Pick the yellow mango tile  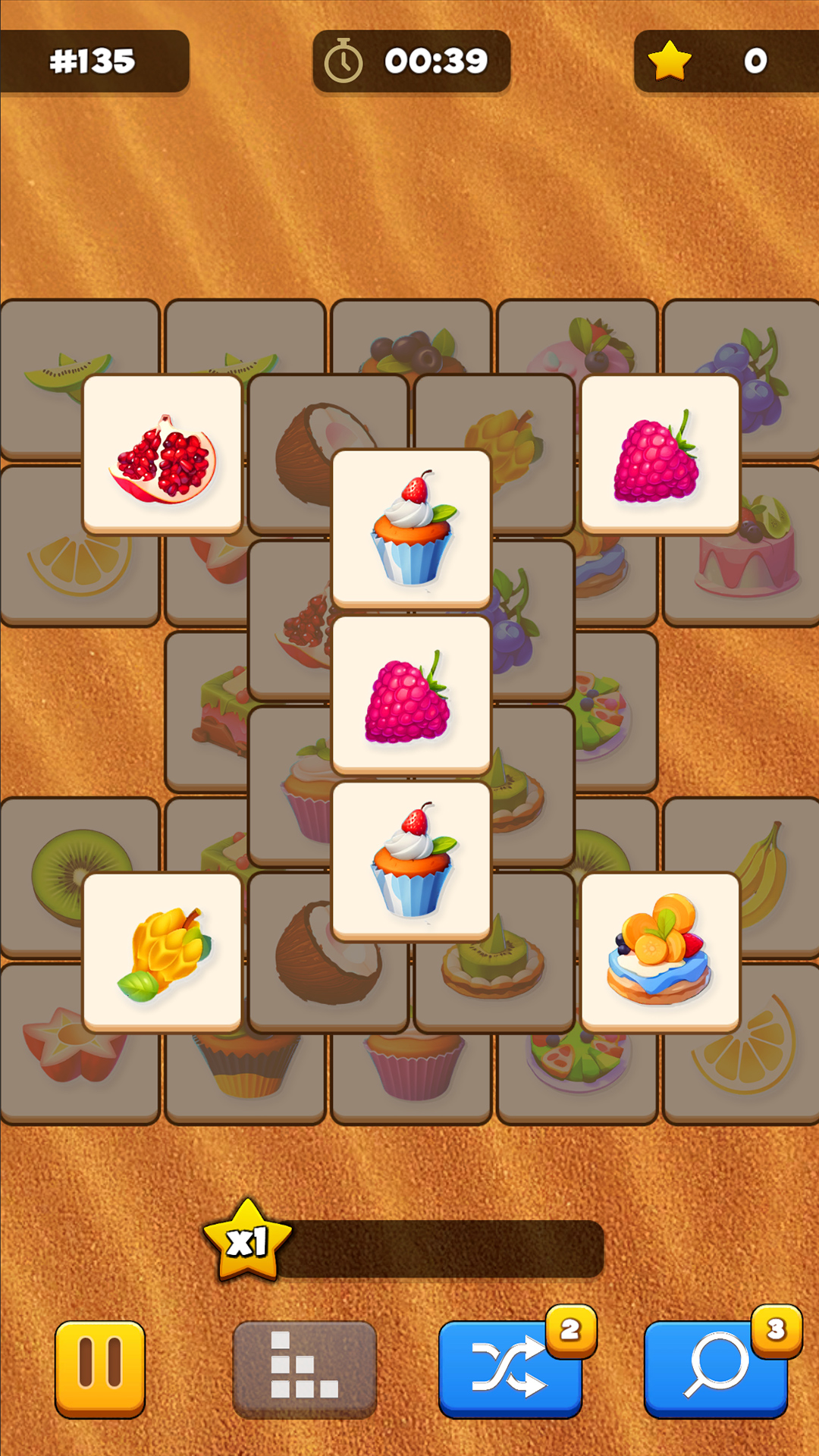coord(162,952)
